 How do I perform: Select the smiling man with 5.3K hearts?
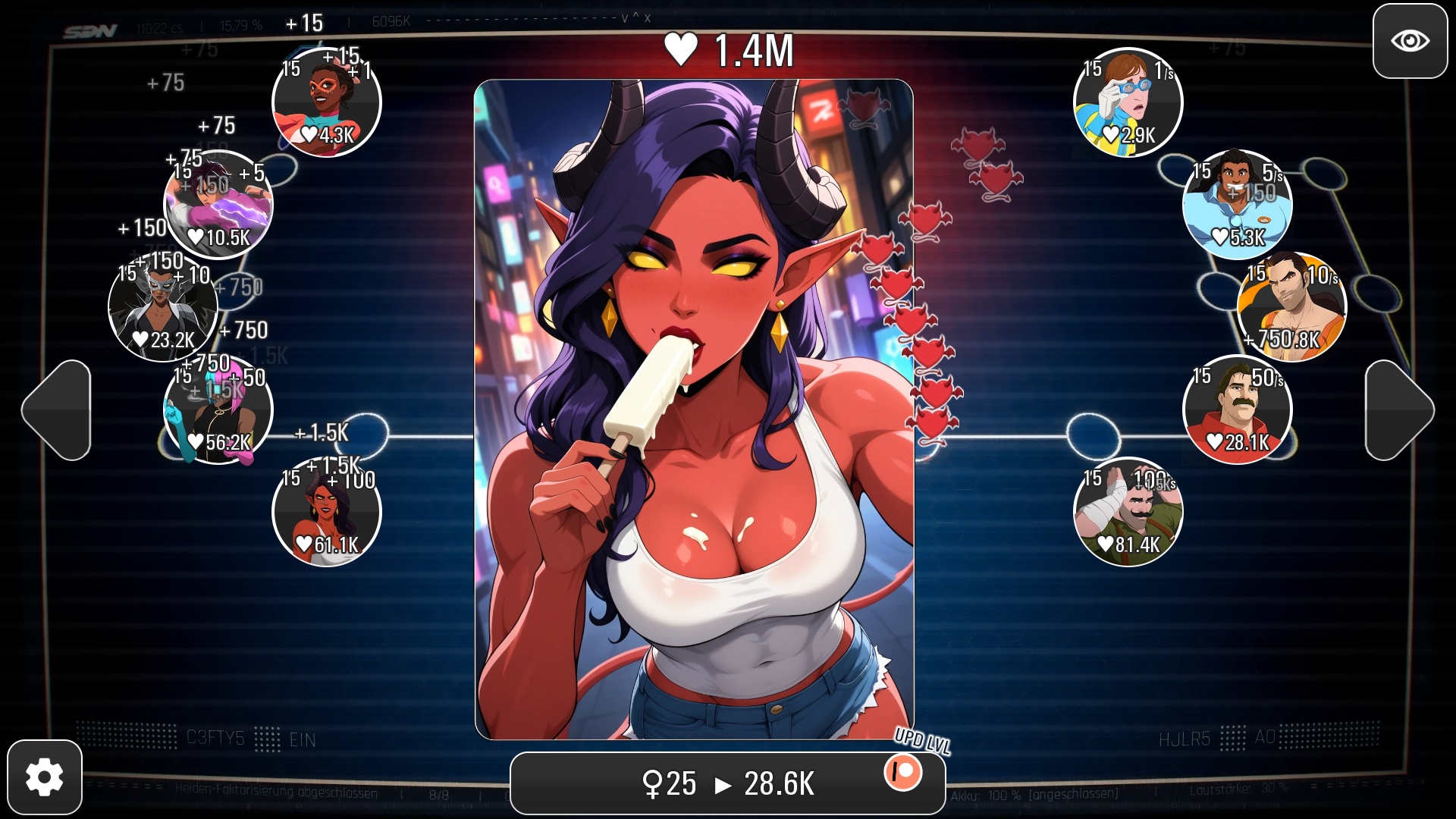tap(1236, 205)
